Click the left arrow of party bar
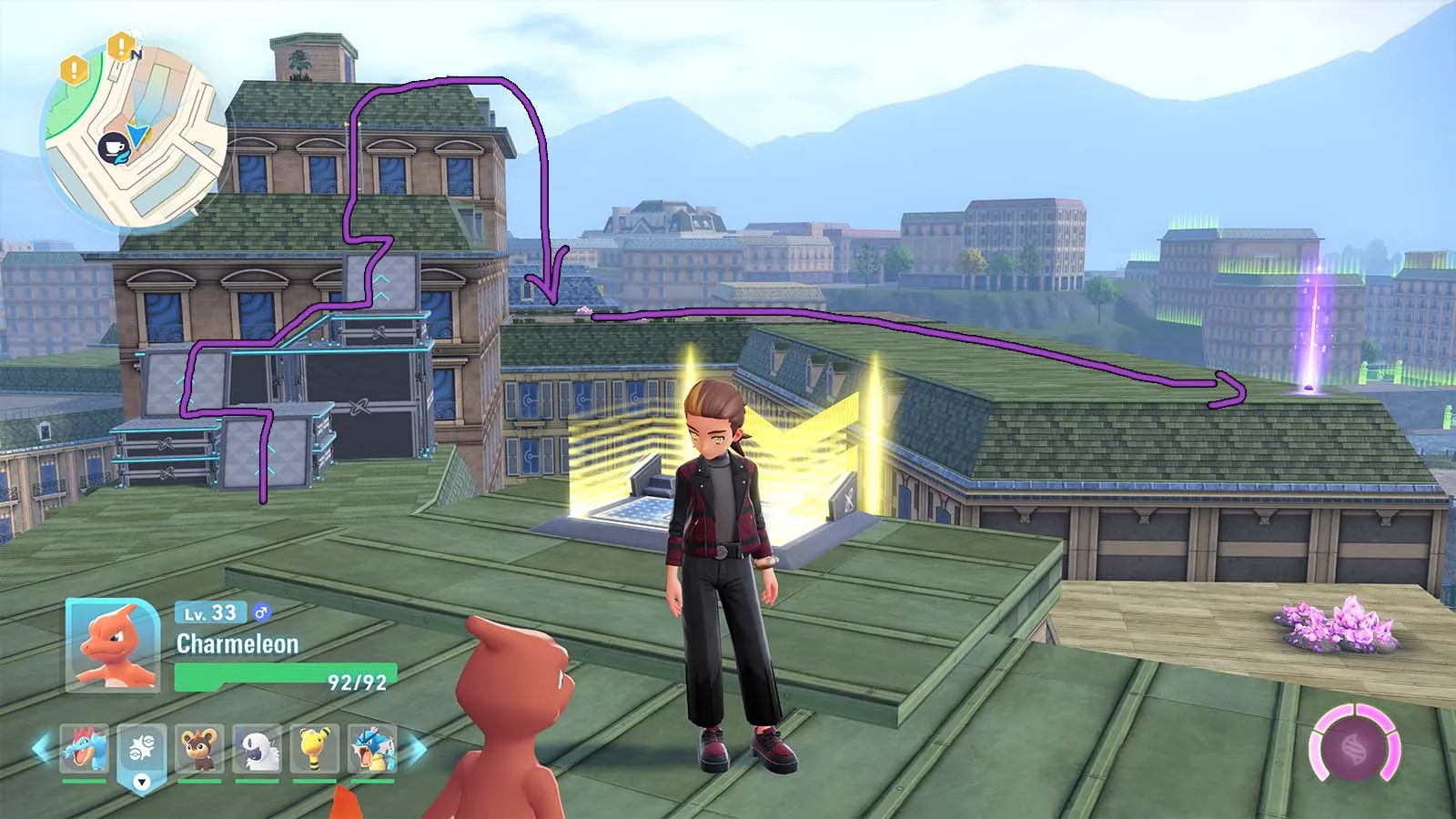Screen dimensions: 1456x819 (x=42, y=749)
